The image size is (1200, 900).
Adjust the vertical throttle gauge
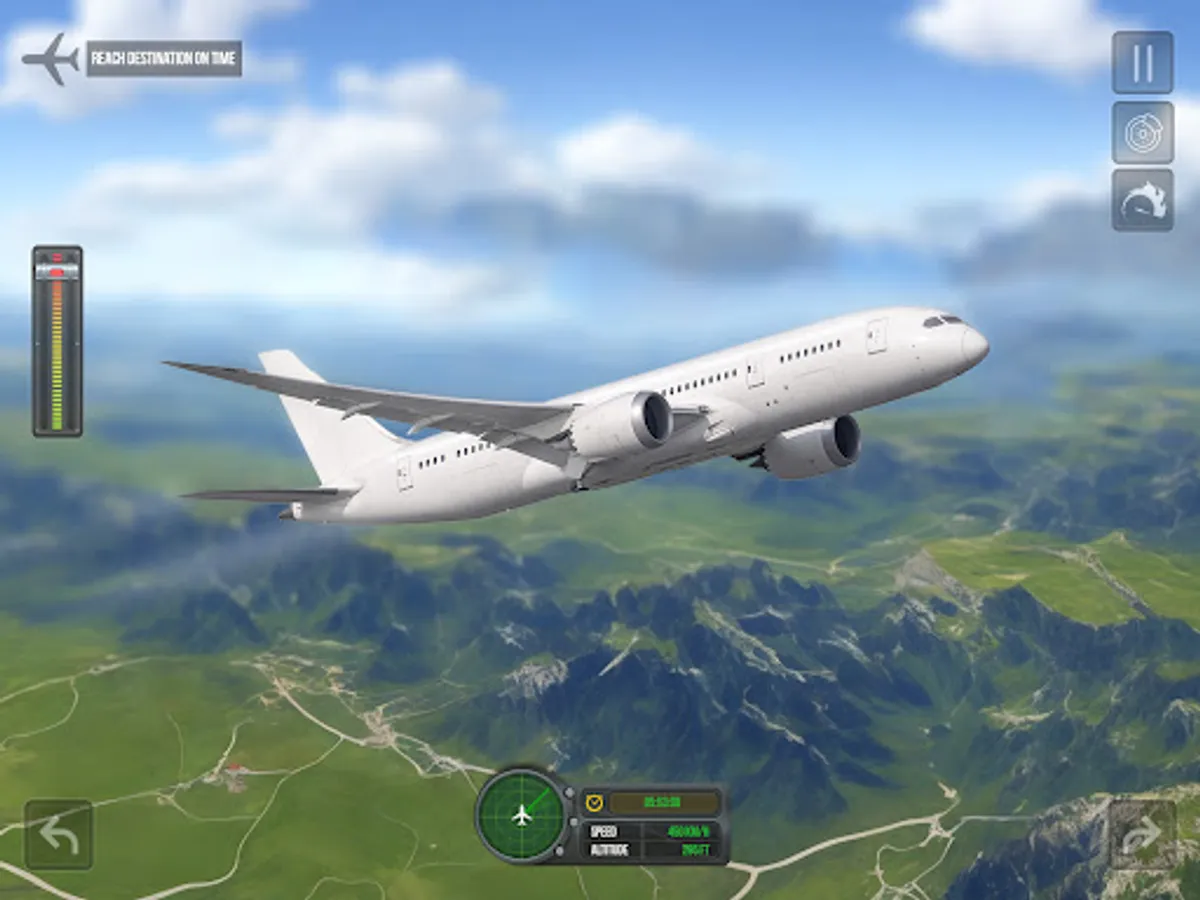57,341
